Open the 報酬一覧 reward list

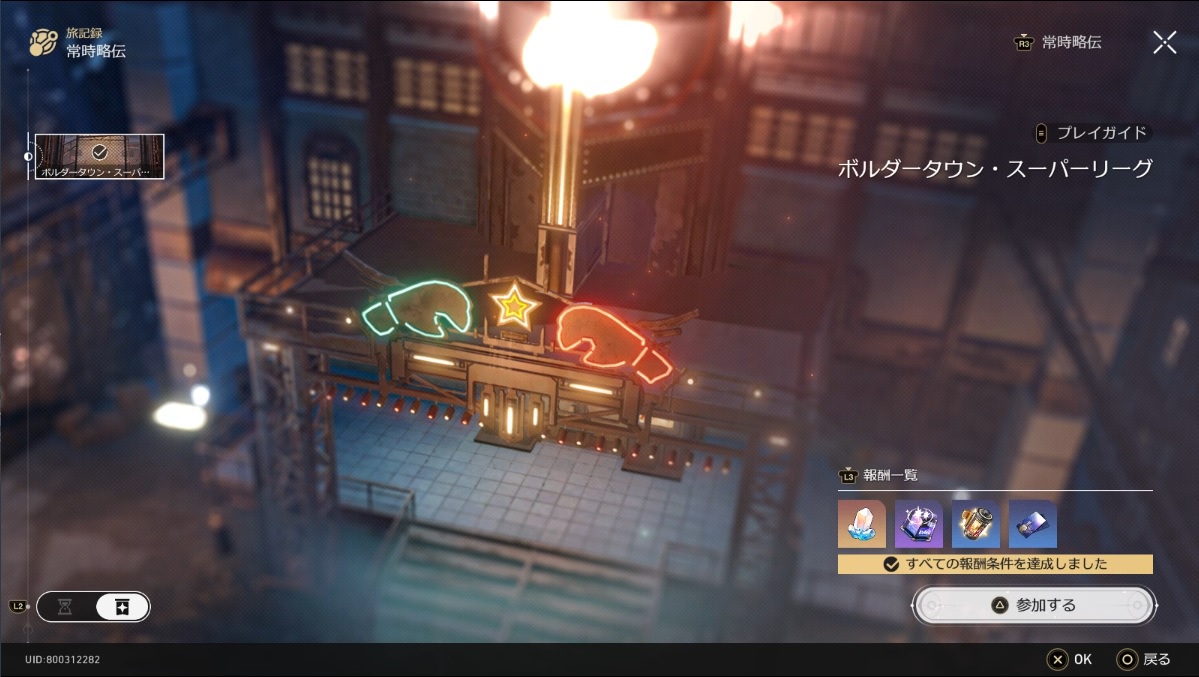click(880, 476)
